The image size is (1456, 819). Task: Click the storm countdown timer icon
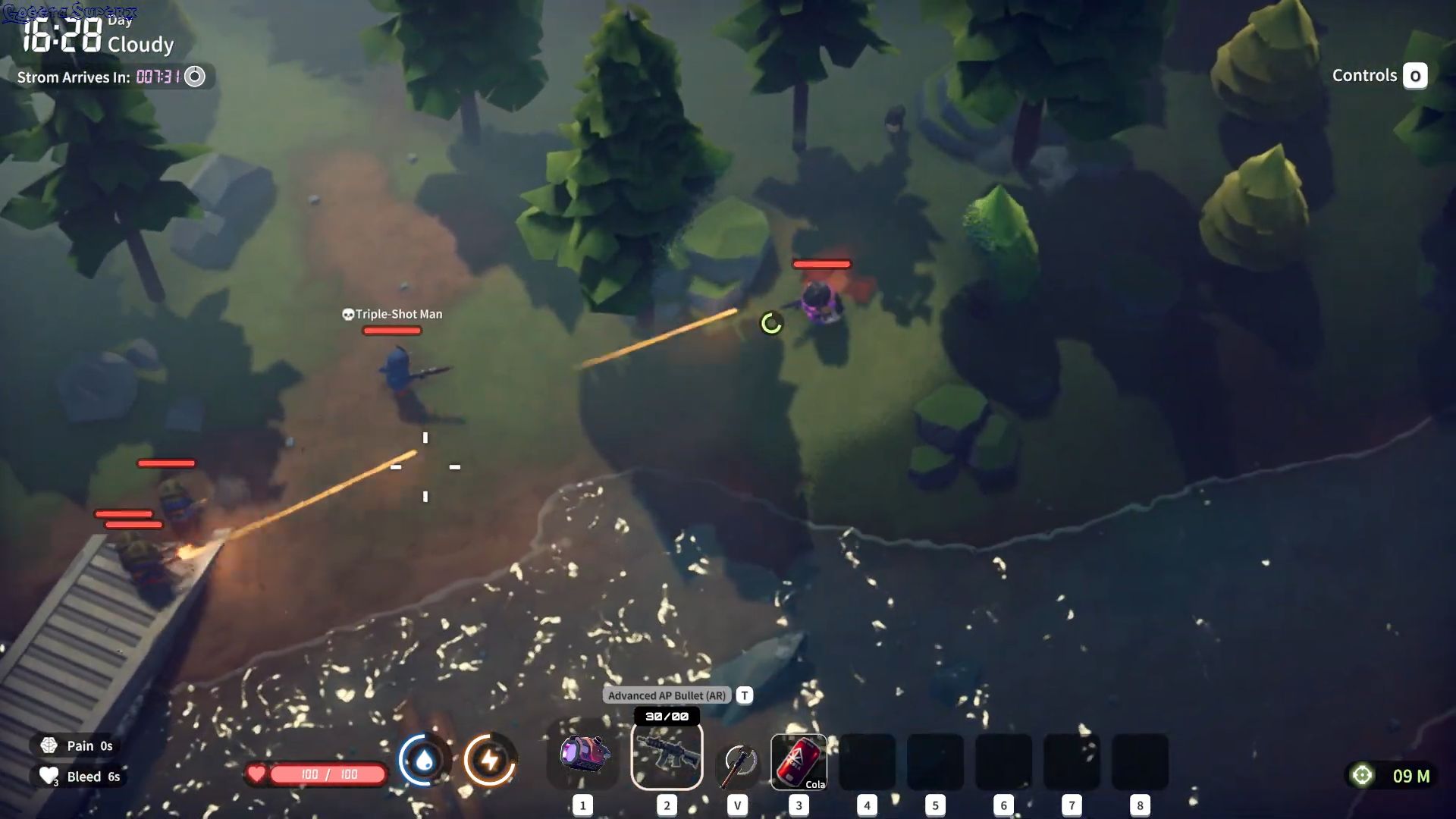195,76
